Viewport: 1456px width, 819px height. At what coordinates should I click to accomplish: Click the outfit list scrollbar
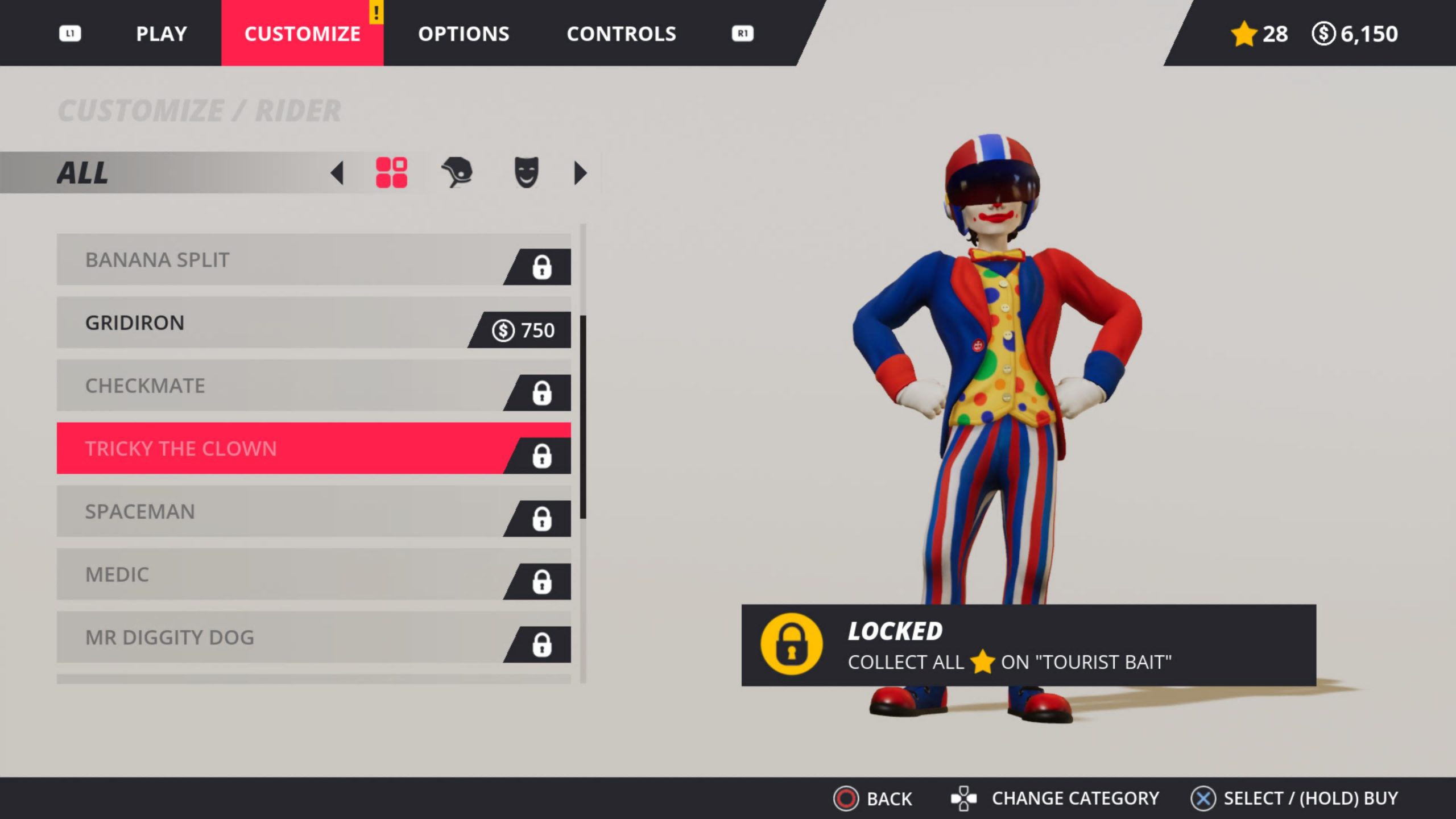click(583, 416)
